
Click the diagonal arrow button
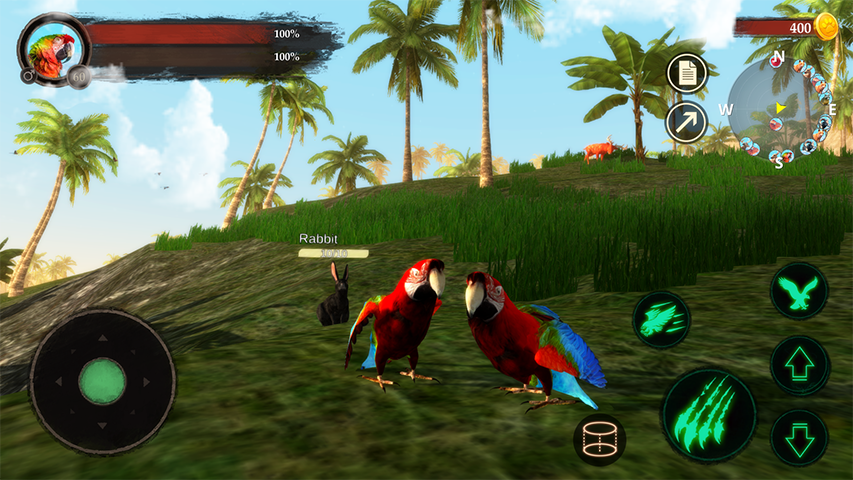(687, 122)
